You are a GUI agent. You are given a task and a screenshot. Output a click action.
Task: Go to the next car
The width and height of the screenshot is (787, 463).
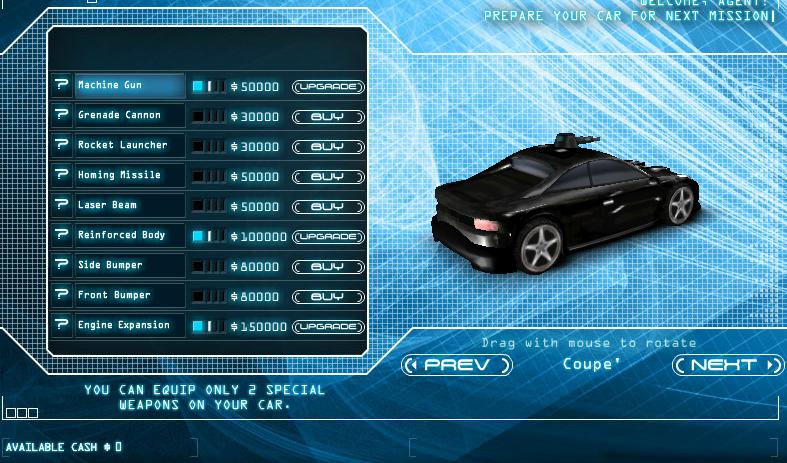[727, 365]
